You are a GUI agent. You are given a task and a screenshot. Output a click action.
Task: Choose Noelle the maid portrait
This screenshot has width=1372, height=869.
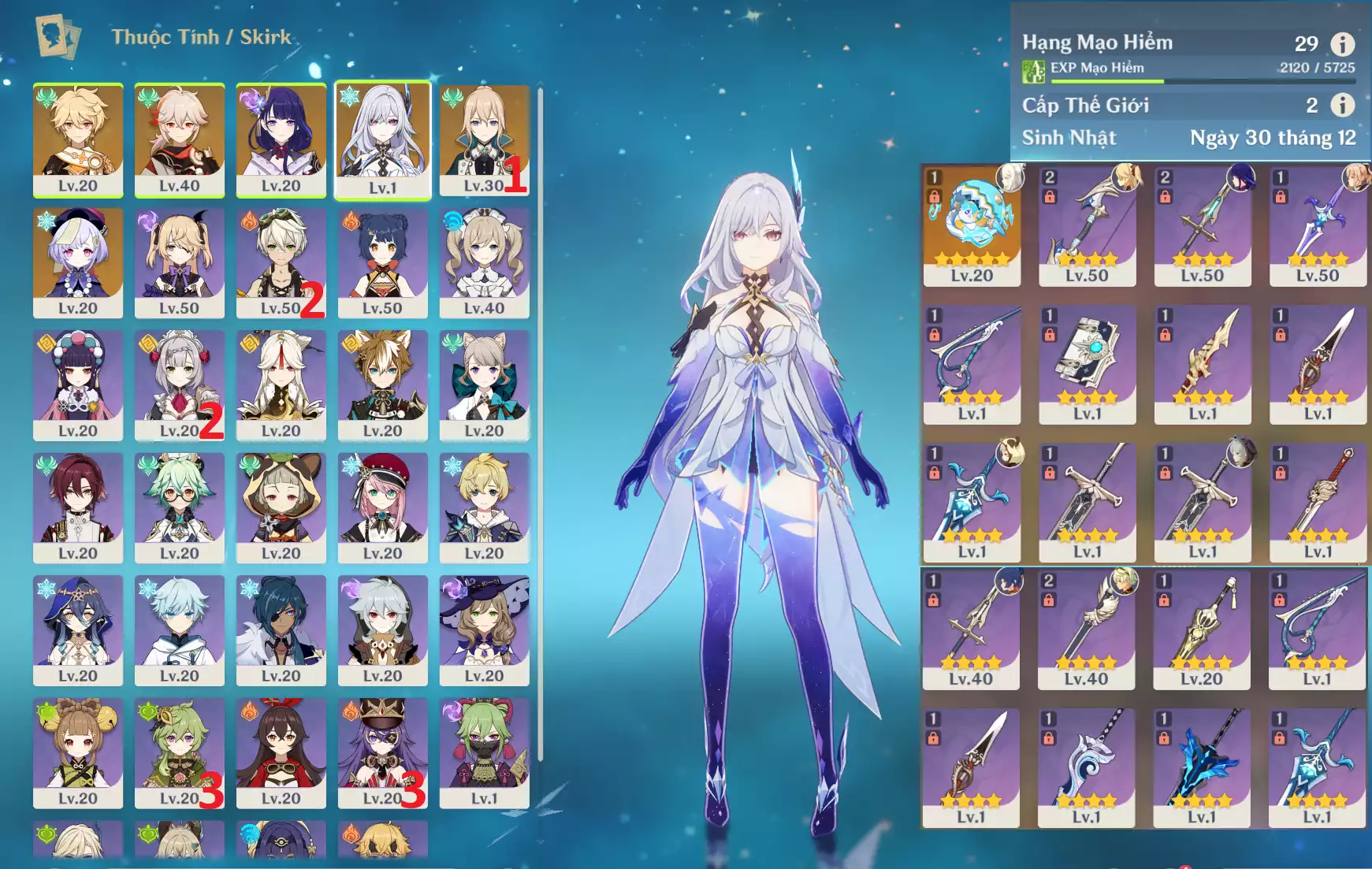pos(179,384)
